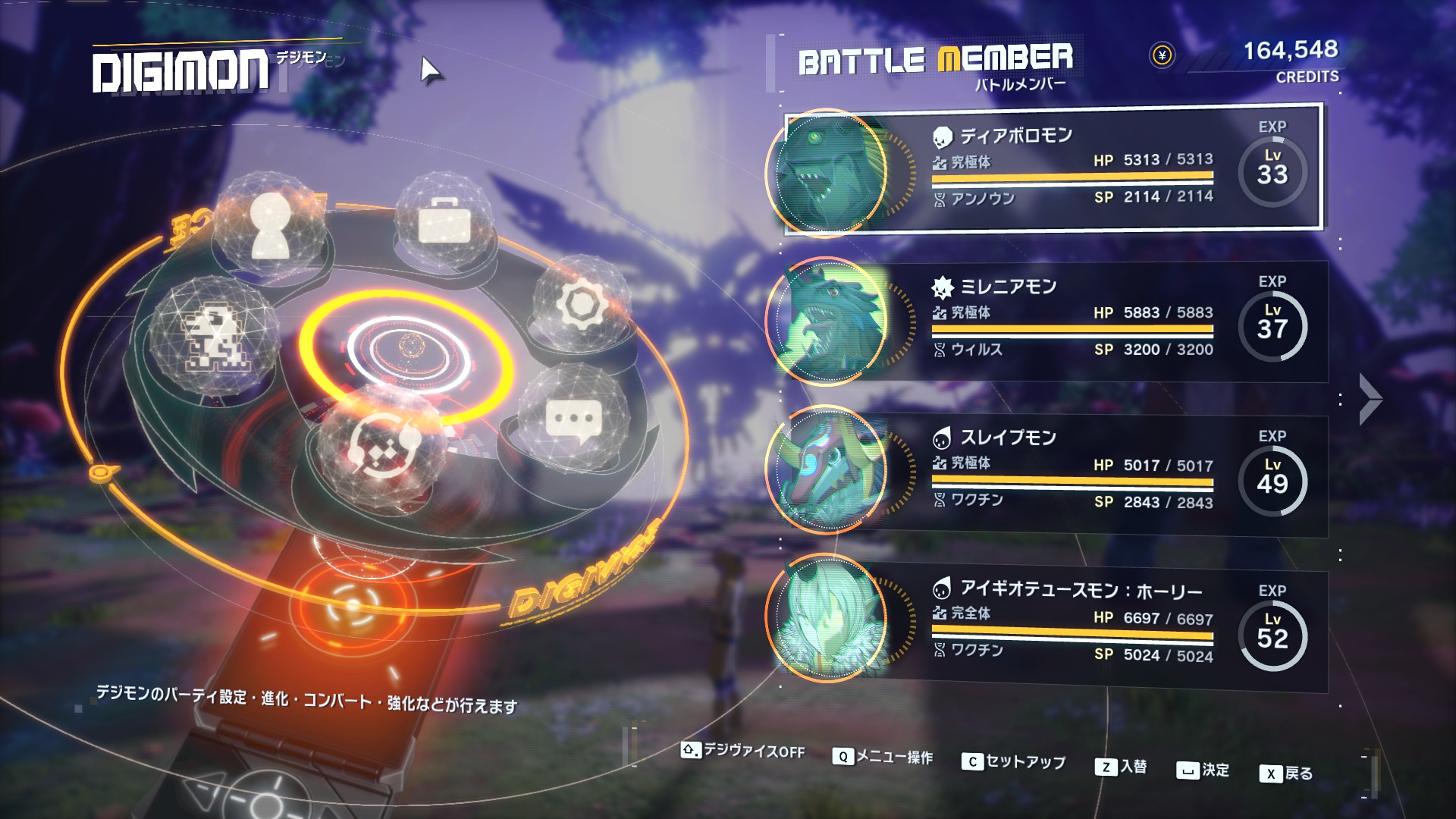Open the briefcase items orb
This screenshot has height=819, width=1456.
tap(444, 221)
